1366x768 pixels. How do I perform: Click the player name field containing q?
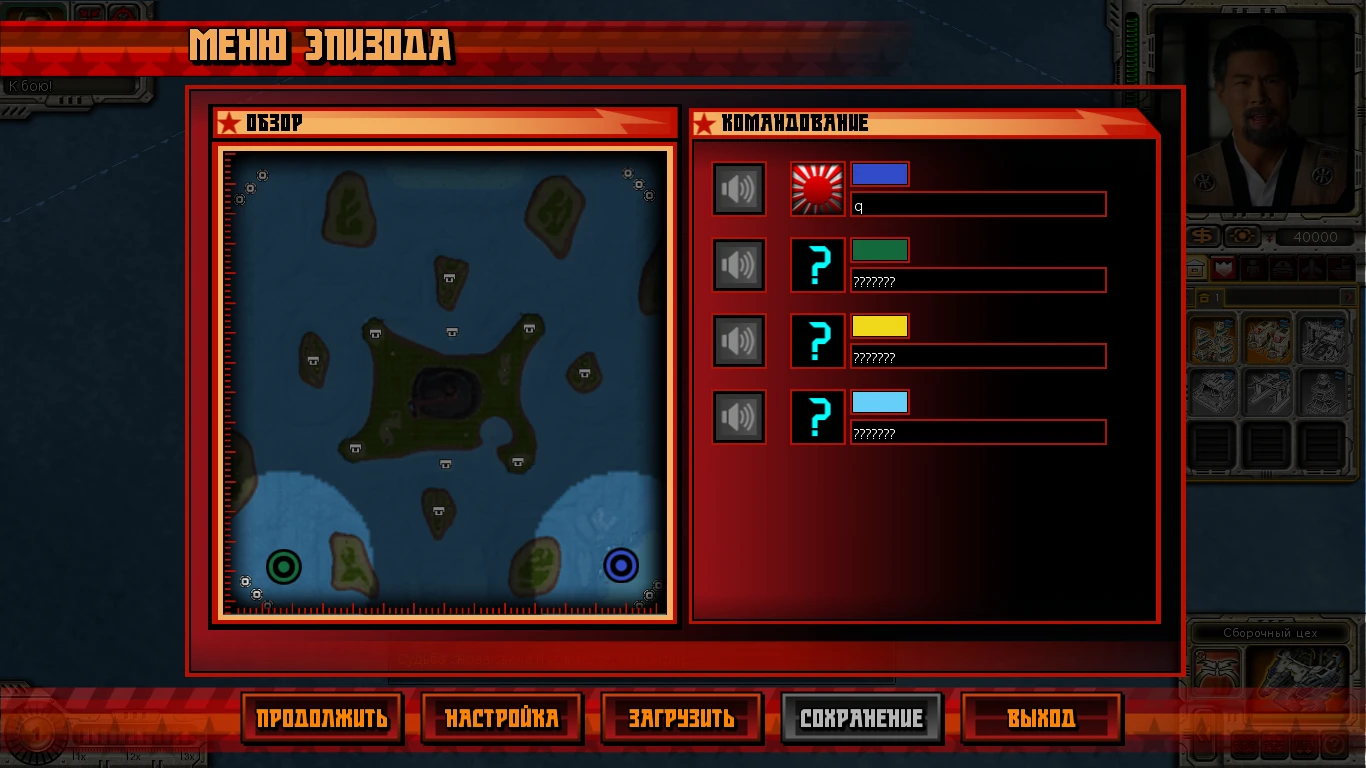[978, 203]
